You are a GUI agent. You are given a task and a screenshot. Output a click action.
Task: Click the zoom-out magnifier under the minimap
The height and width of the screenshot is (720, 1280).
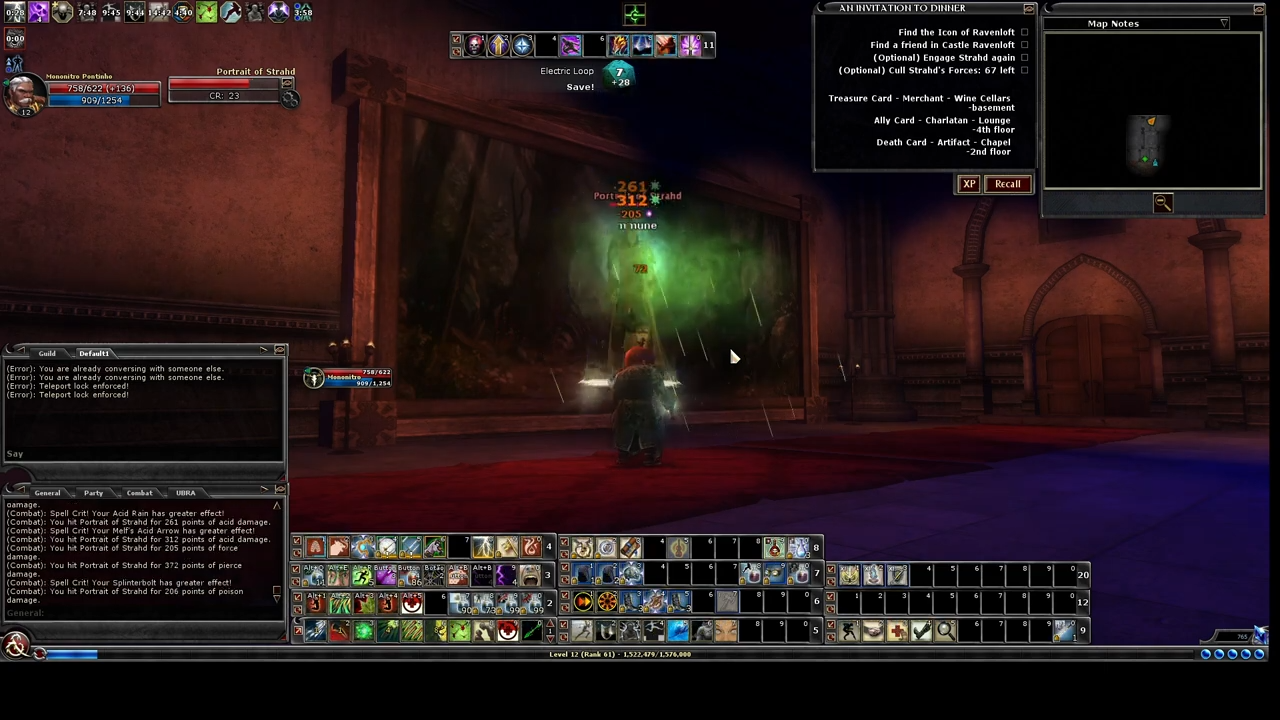1162,203
